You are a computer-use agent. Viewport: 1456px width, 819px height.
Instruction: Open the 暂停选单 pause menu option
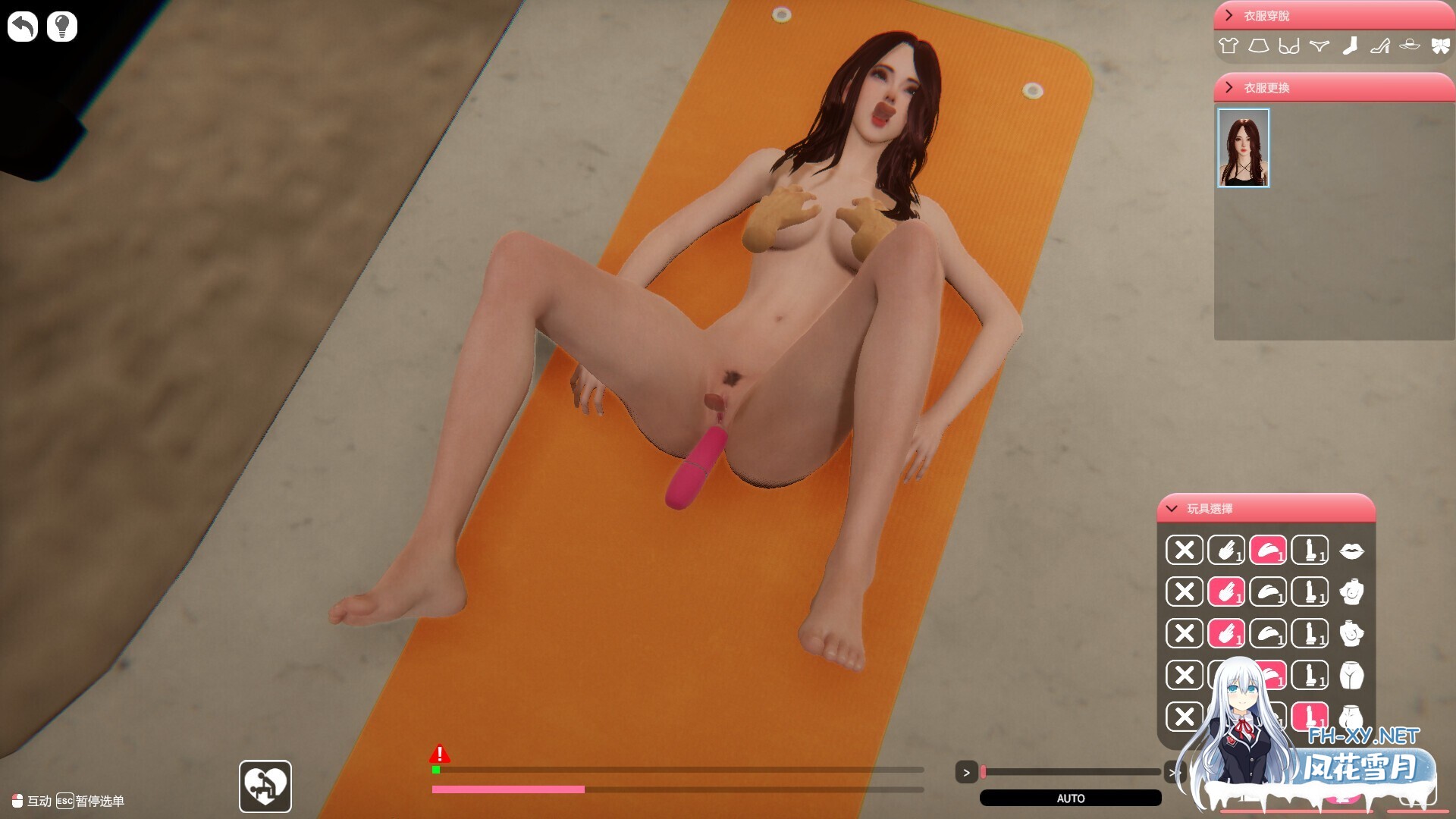(x=99, y=801)
